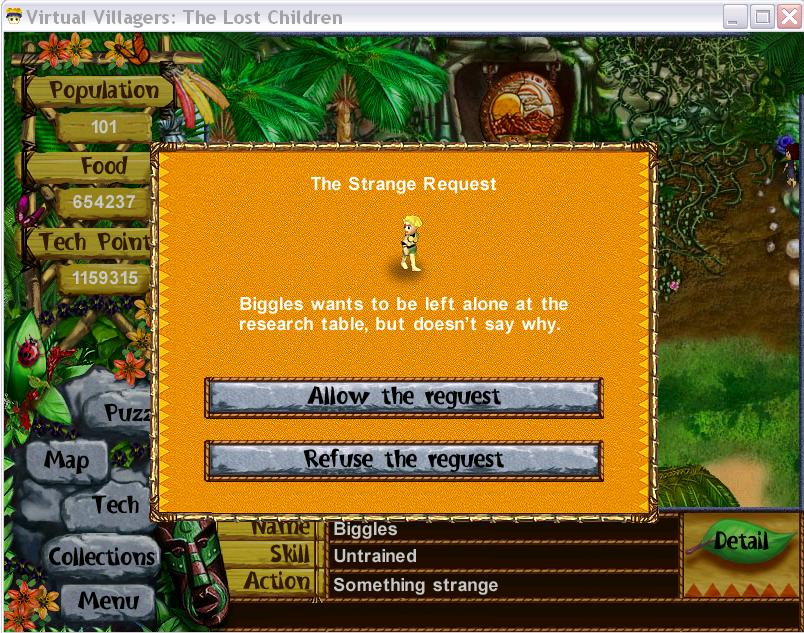This screenshot has height=633, width=804.
Task: Open the Tech screen
Action: click(115, 505)
